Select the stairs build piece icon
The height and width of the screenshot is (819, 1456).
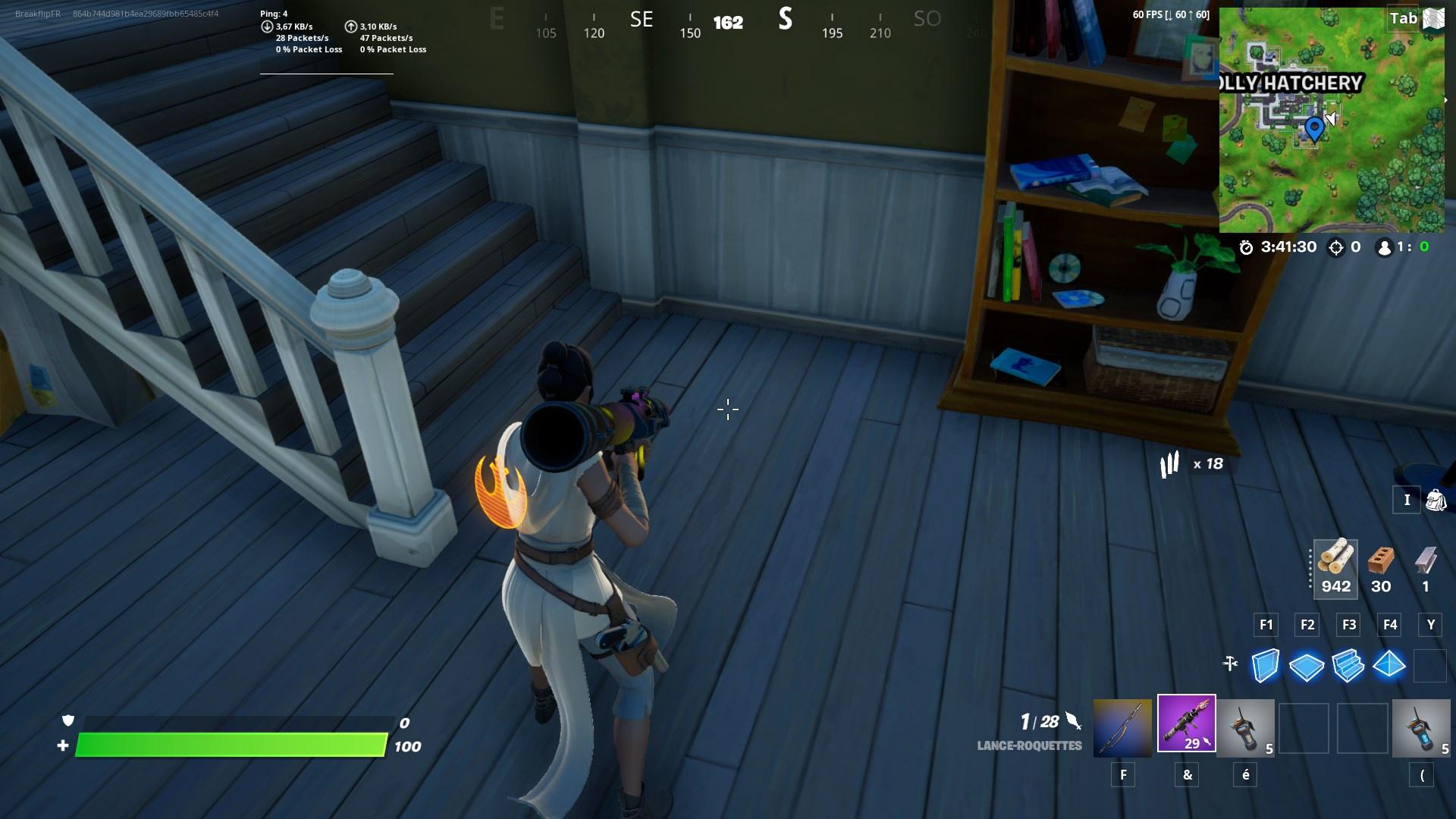(x=1348, y=665)
